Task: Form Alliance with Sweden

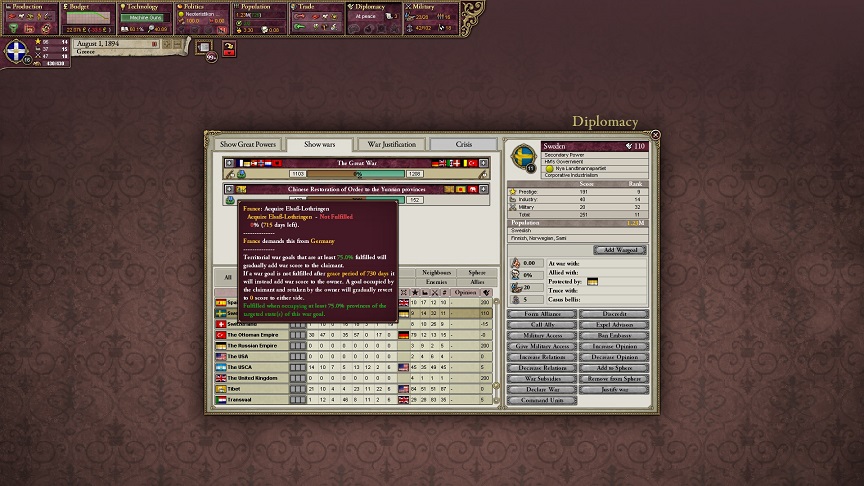Action: coord(543,314)
